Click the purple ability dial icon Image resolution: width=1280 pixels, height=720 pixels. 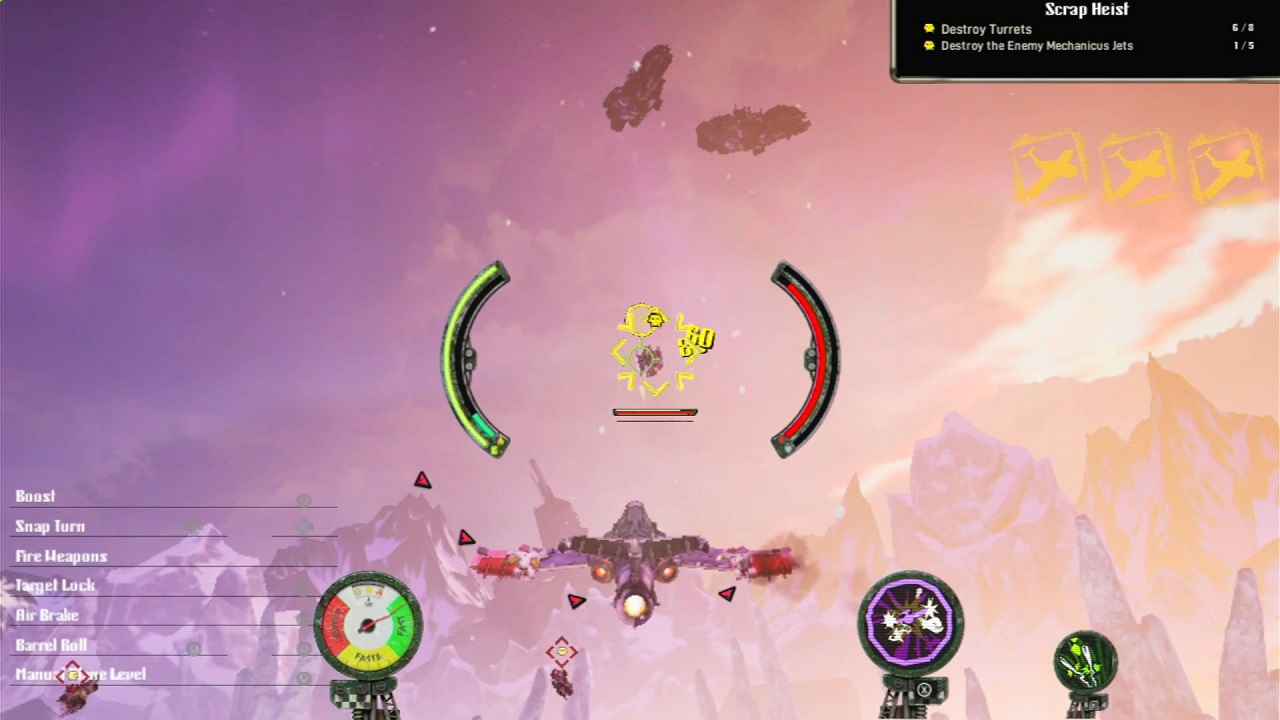pyautogui.click(x=911, y=625)
